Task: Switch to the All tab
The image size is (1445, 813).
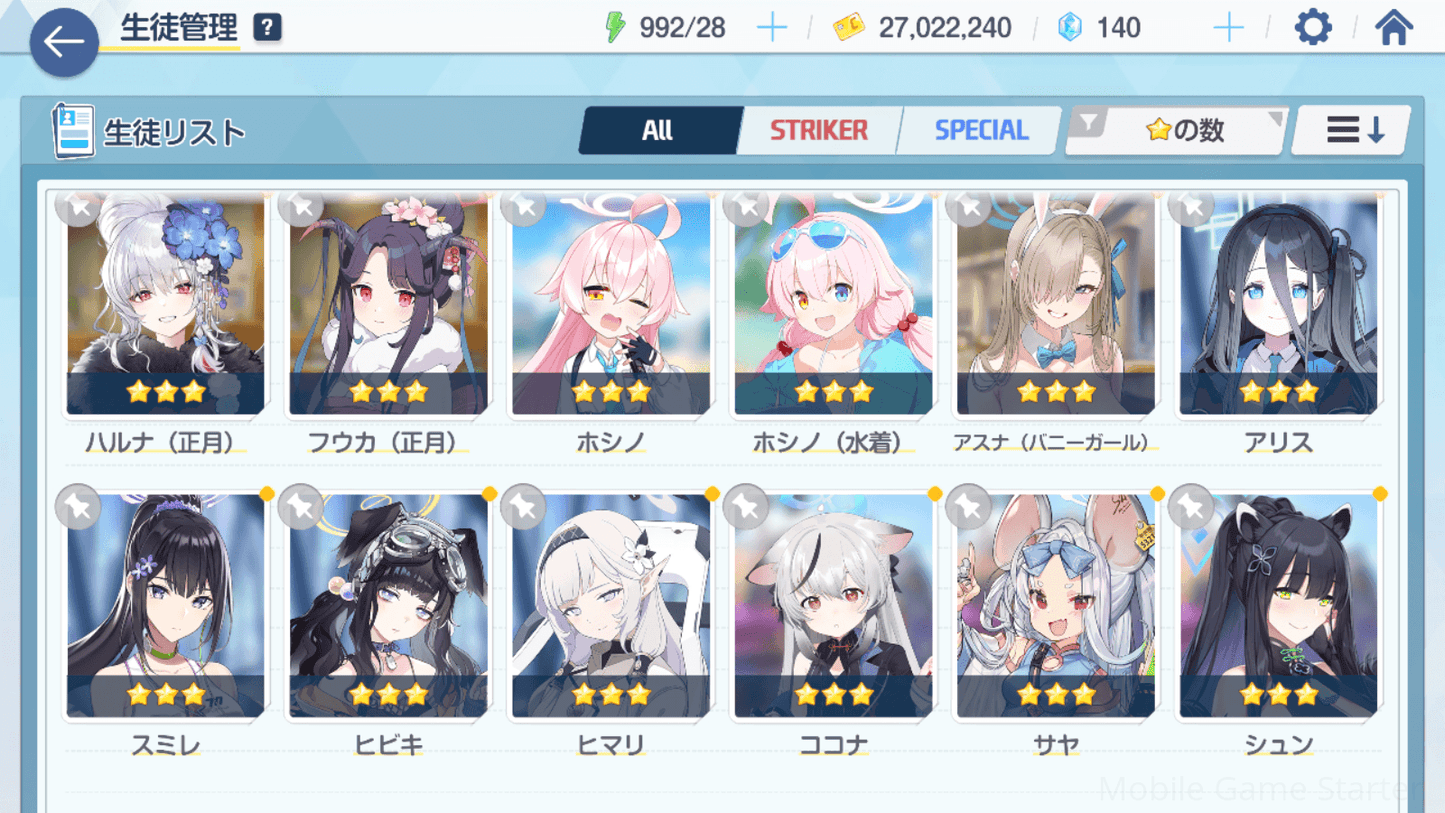Action: [x=658, y=130]
